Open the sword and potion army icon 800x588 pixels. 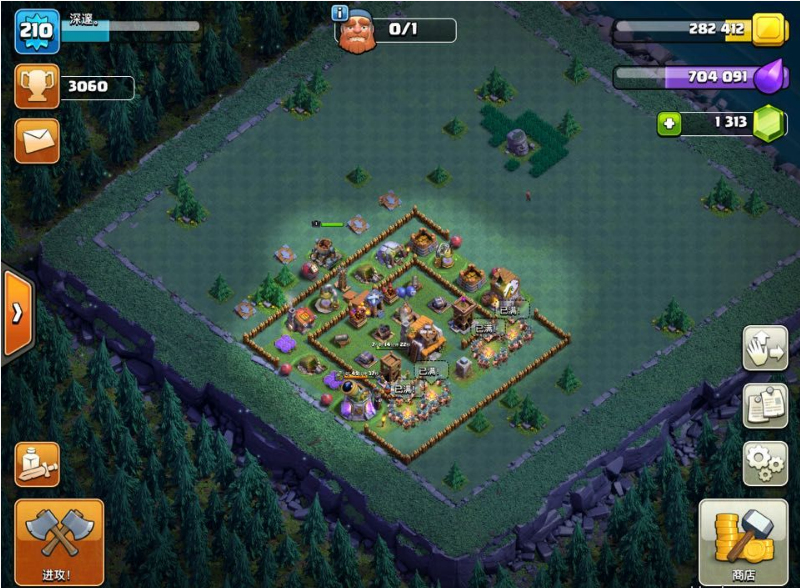click(x=37, y=464)
